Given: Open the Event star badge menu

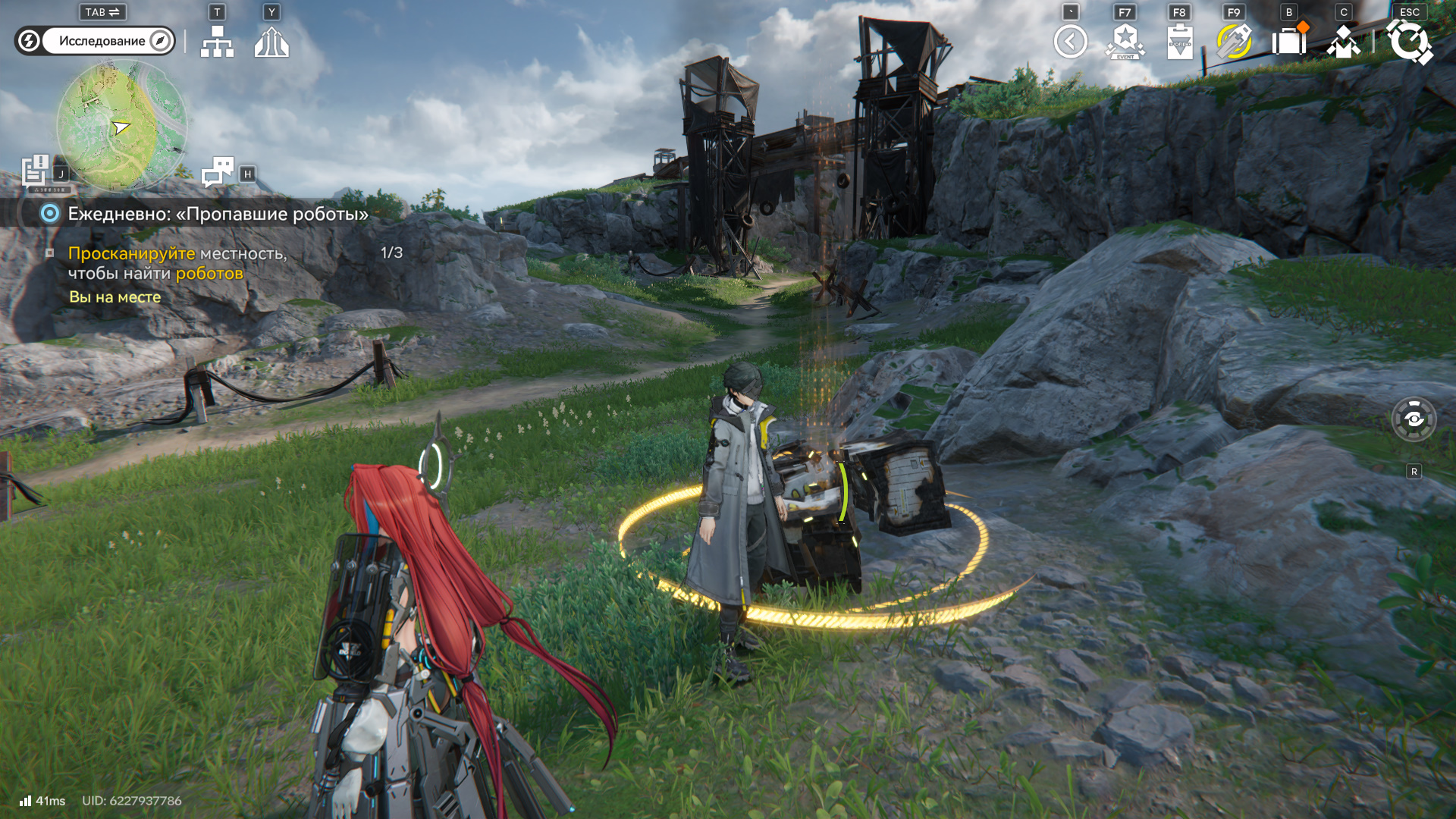Looking at the screenshot, I should tap(1125, 42).
